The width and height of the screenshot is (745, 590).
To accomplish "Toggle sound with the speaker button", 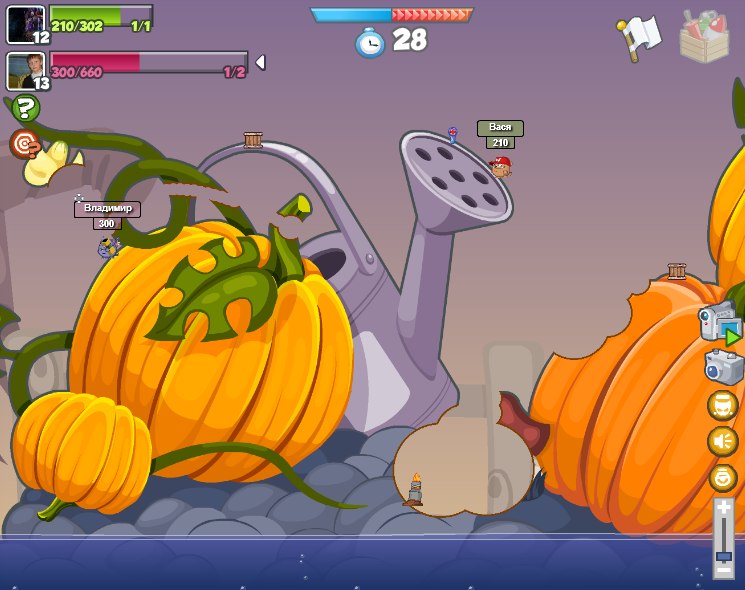I will coord(723,441).
